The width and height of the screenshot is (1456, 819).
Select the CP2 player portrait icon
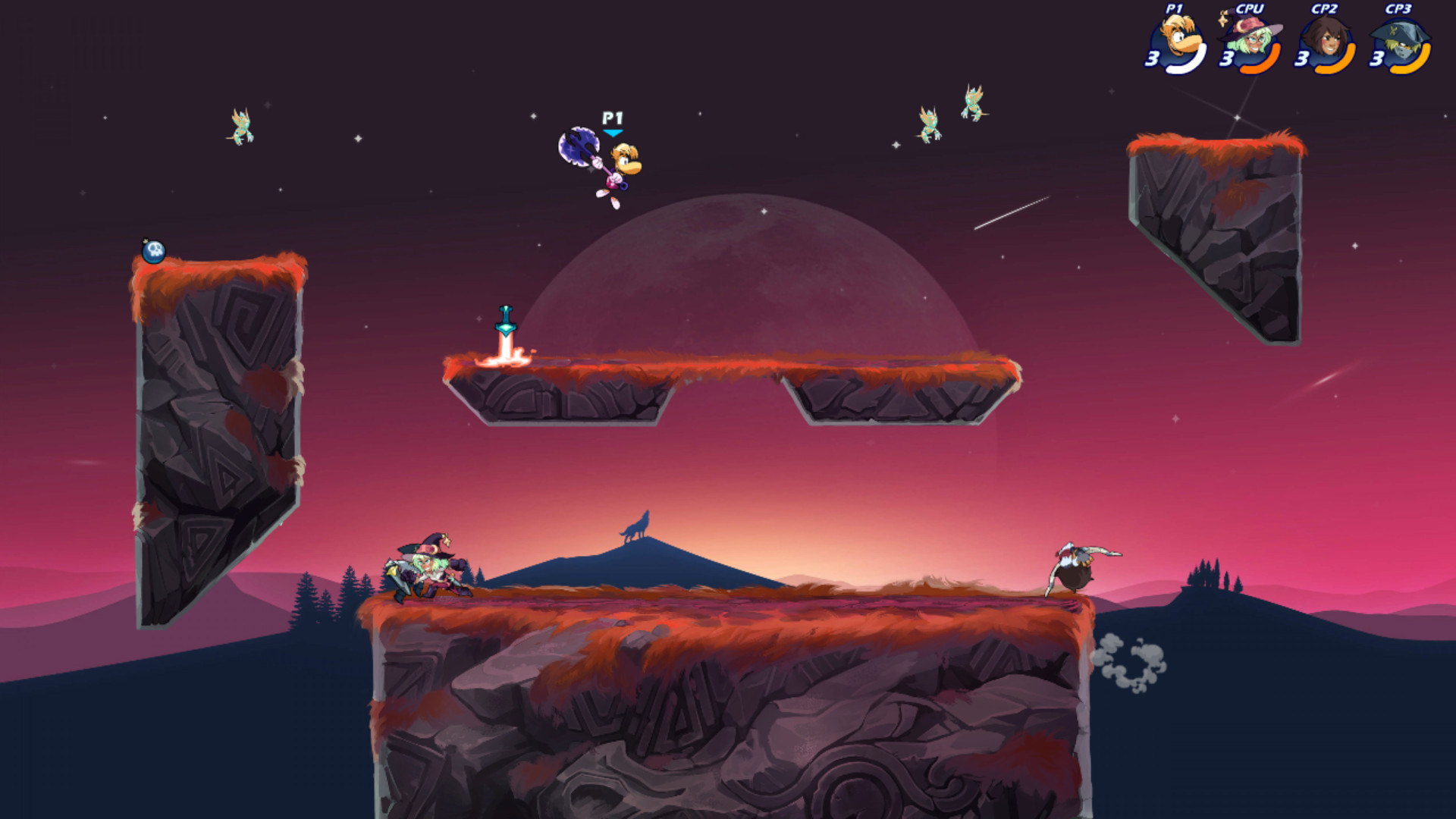tap(1326, 37)
